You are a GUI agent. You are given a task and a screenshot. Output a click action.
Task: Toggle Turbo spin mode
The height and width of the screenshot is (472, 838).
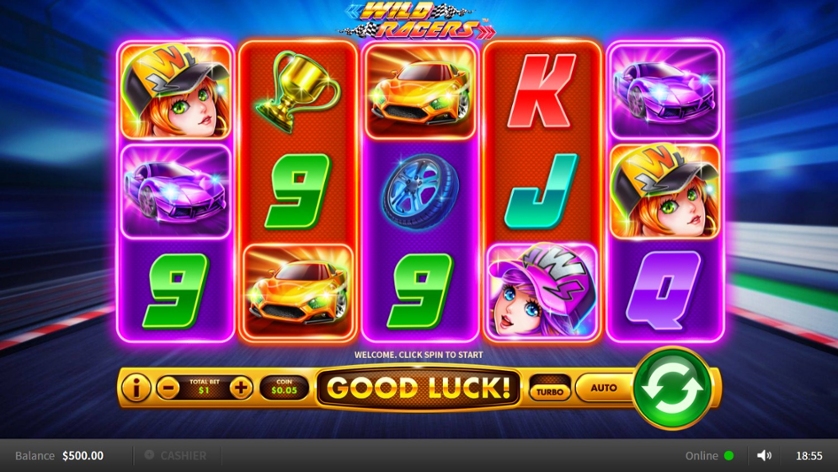pos(548,388)
